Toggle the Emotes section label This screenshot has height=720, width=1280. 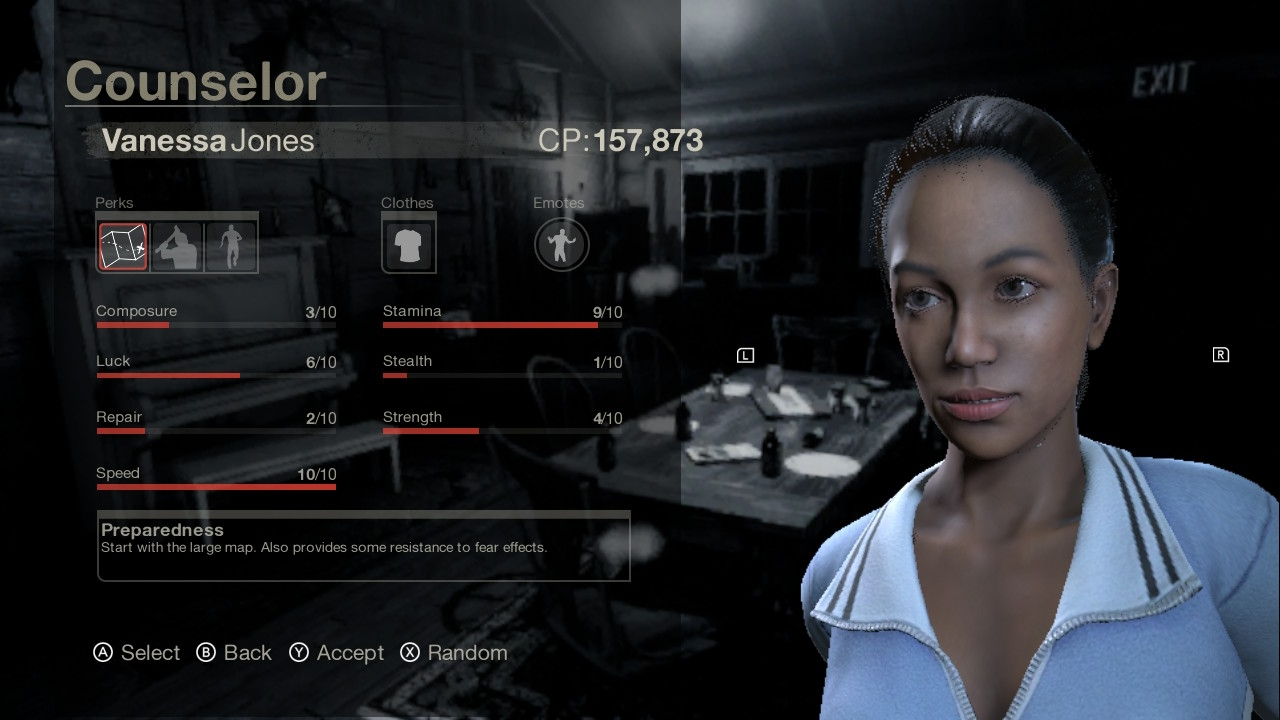558,203
